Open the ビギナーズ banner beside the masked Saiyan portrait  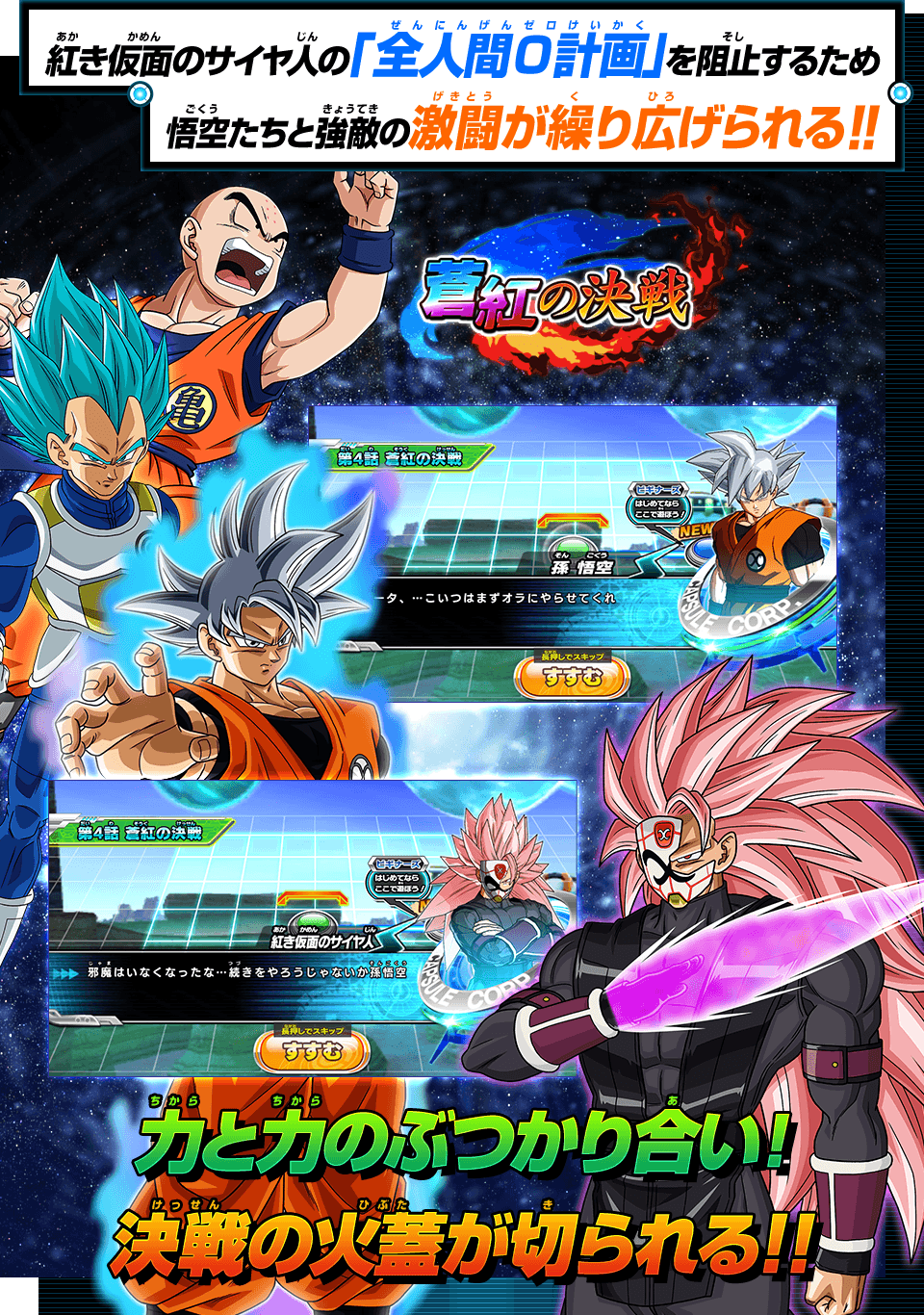click(x=398, y=879)
